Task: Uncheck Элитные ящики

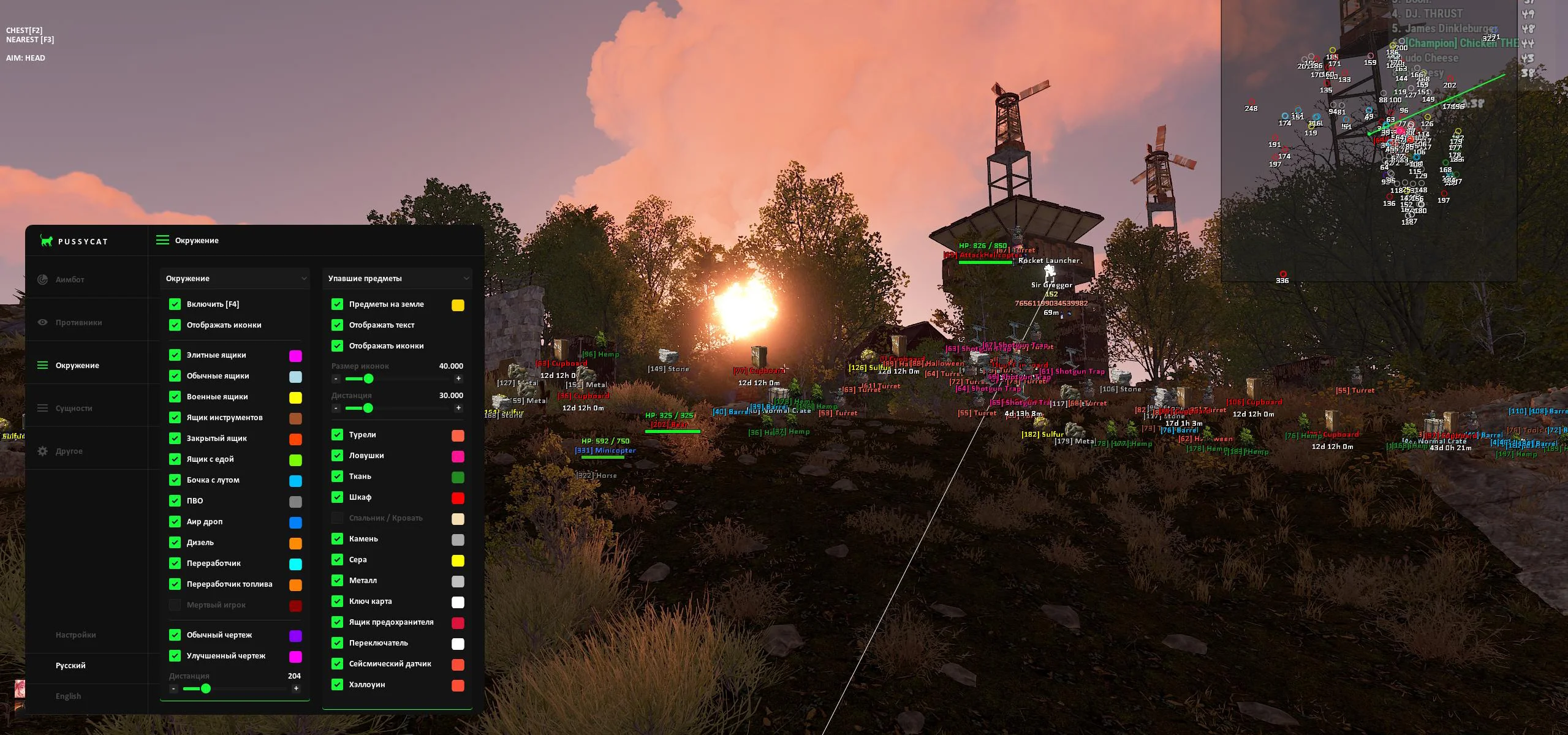Action: (175, 355)
